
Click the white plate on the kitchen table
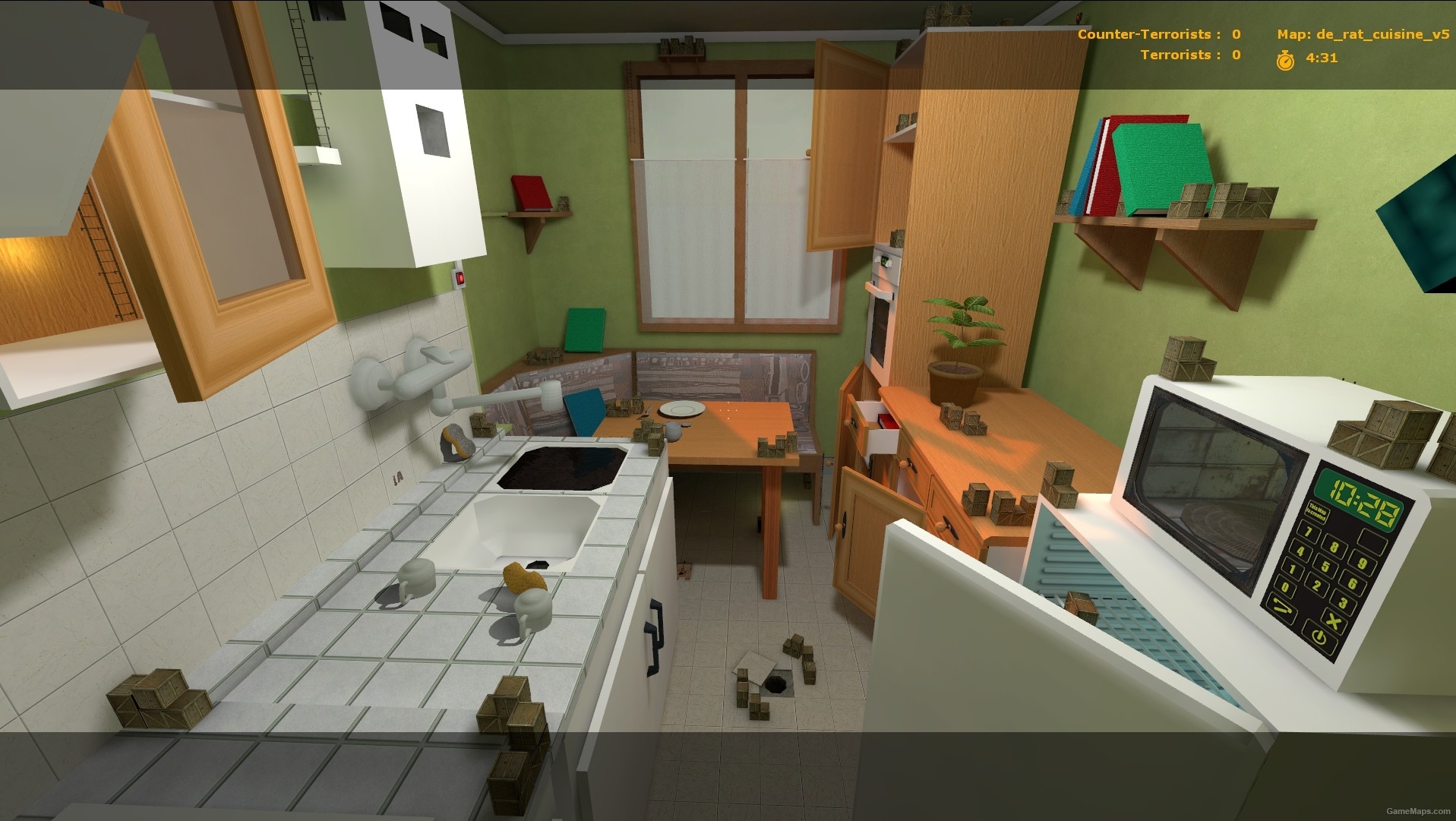click(684, 409)
